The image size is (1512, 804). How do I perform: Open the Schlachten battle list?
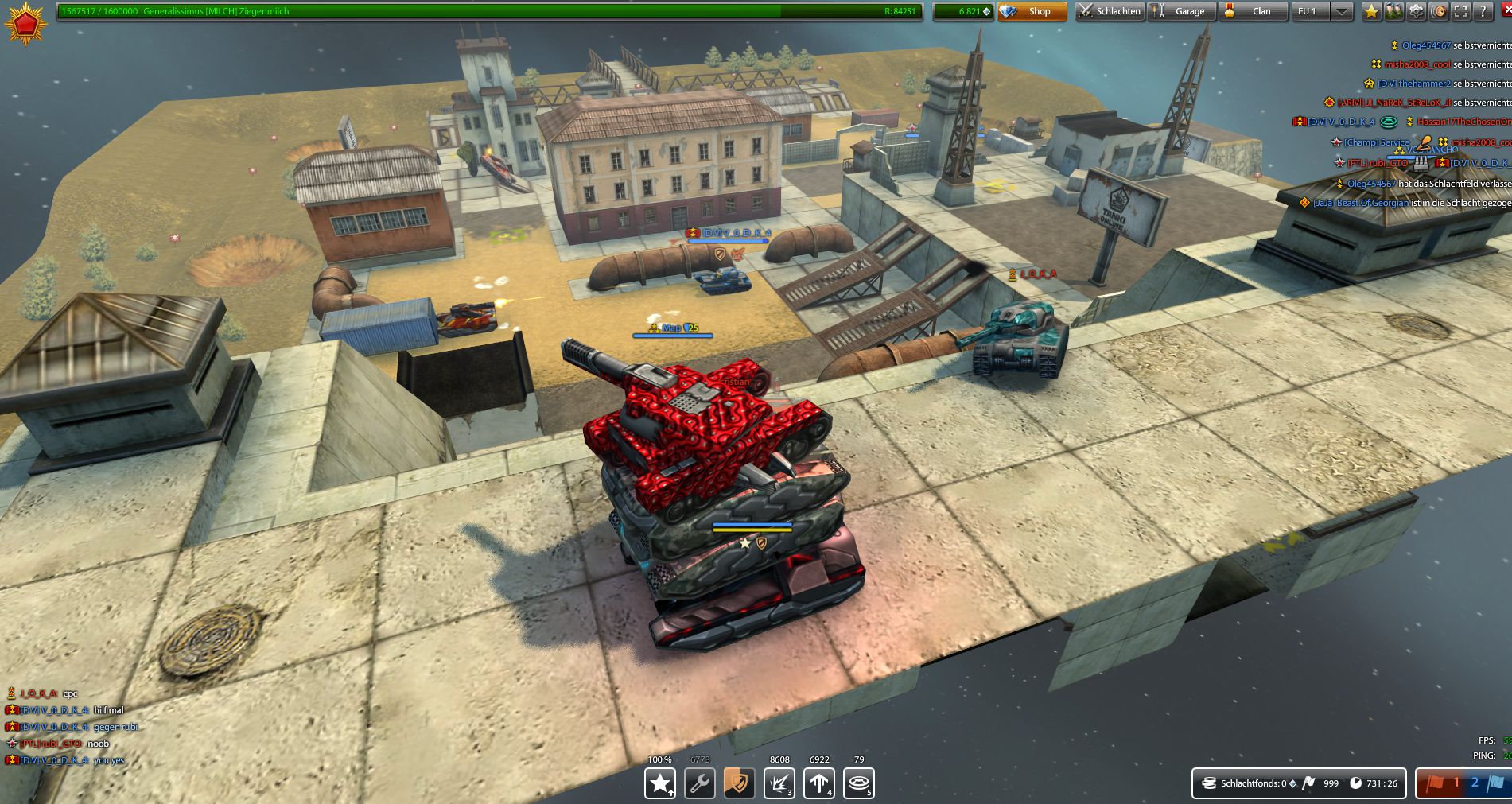coord(1110,11)
